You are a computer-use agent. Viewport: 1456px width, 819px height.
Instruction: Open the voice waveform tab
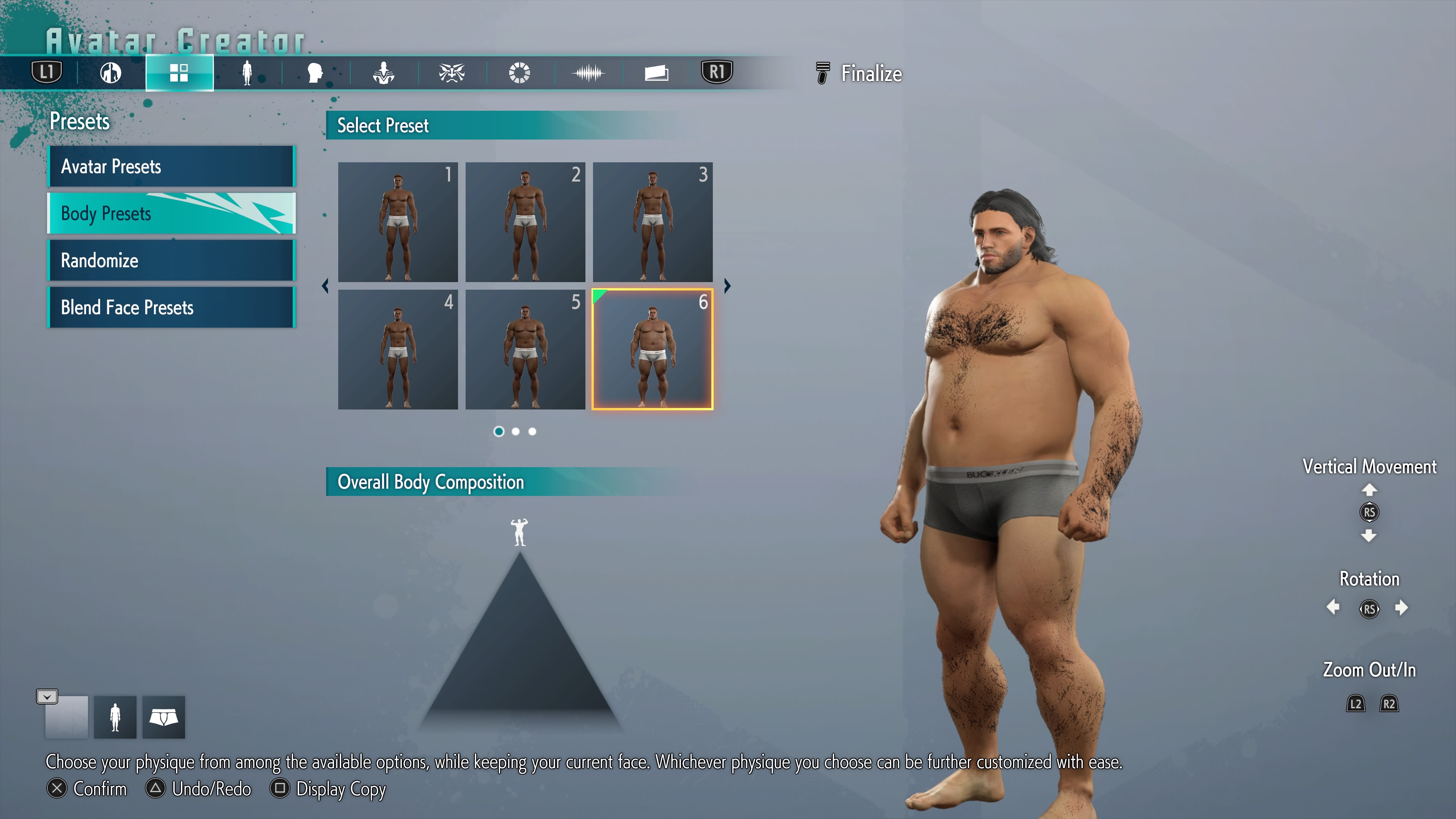588,73
